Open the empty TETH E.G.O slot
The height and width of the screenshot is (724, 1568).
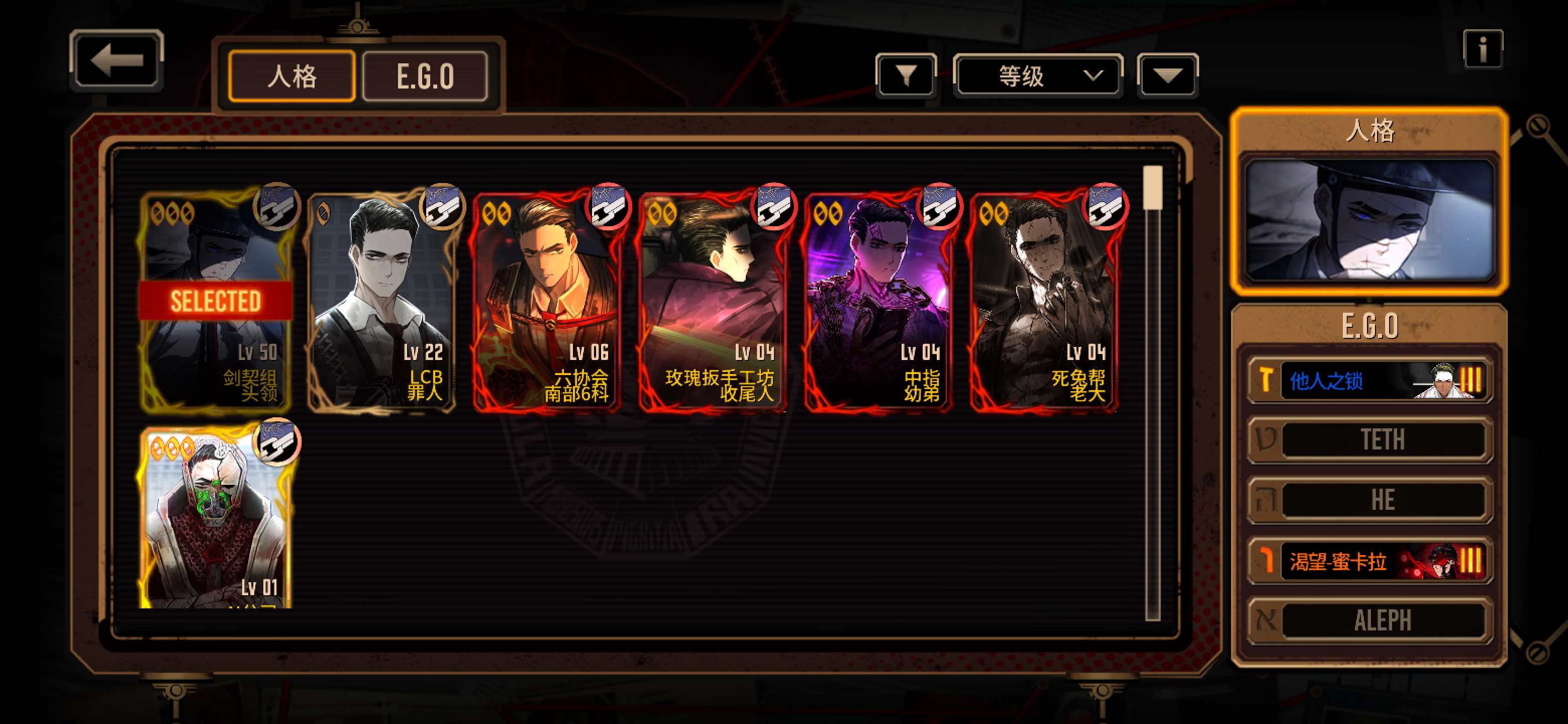coord(1369,439)
